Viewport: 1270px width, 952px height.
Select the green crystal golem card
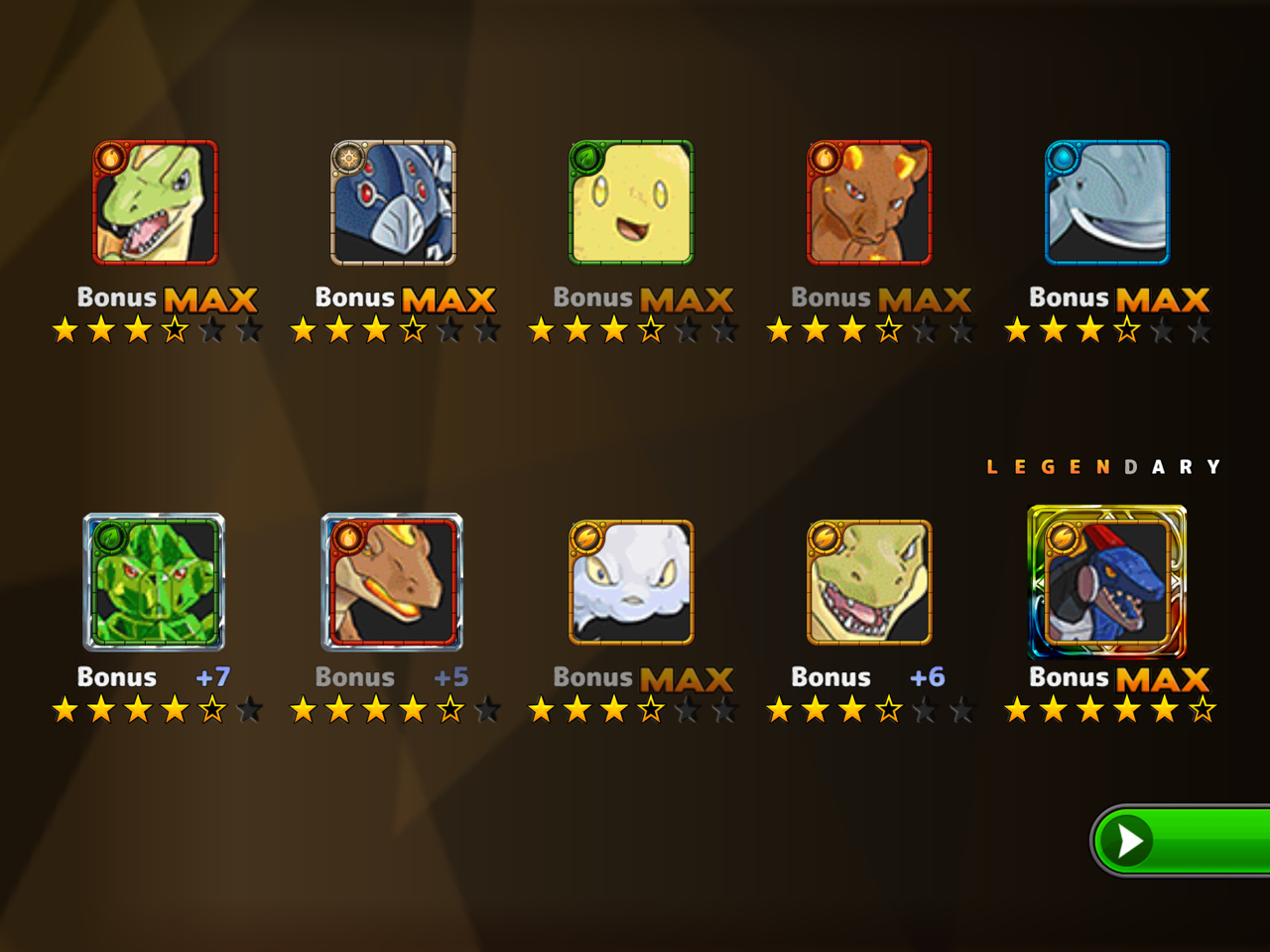click(x=155, y=582)
